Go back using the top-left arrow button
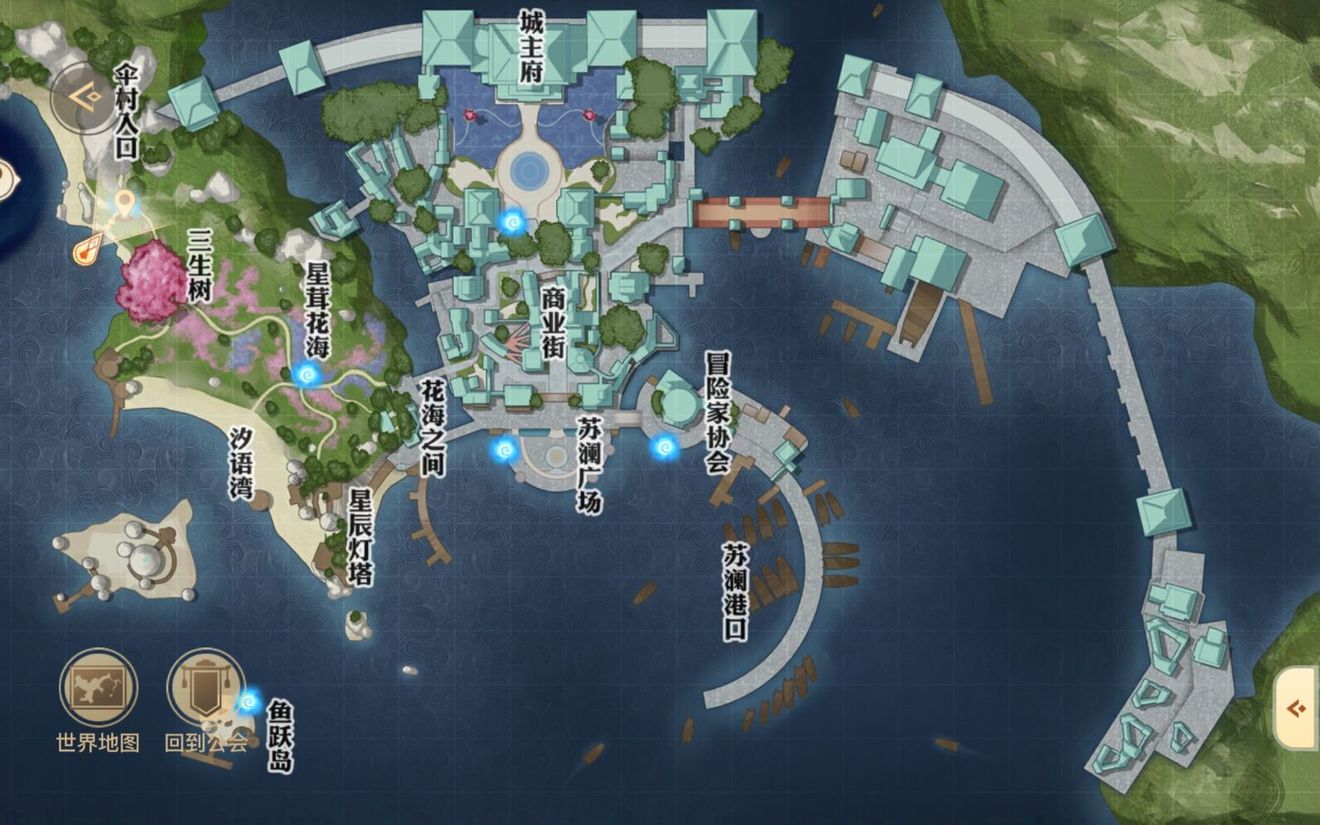This screenshot has height=825, width=1320. [x=85, y=97]
